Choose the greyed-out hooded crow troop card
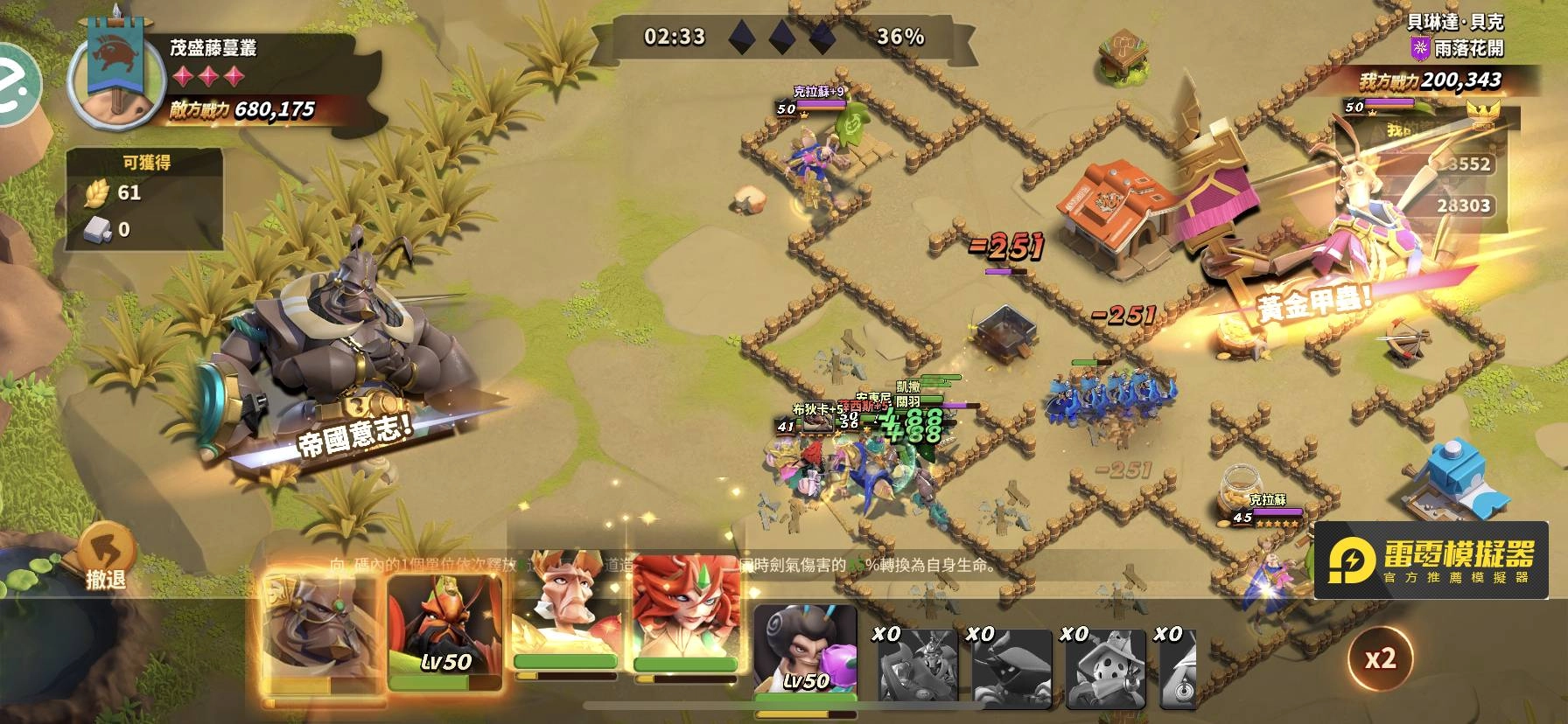 (1008, 667)
